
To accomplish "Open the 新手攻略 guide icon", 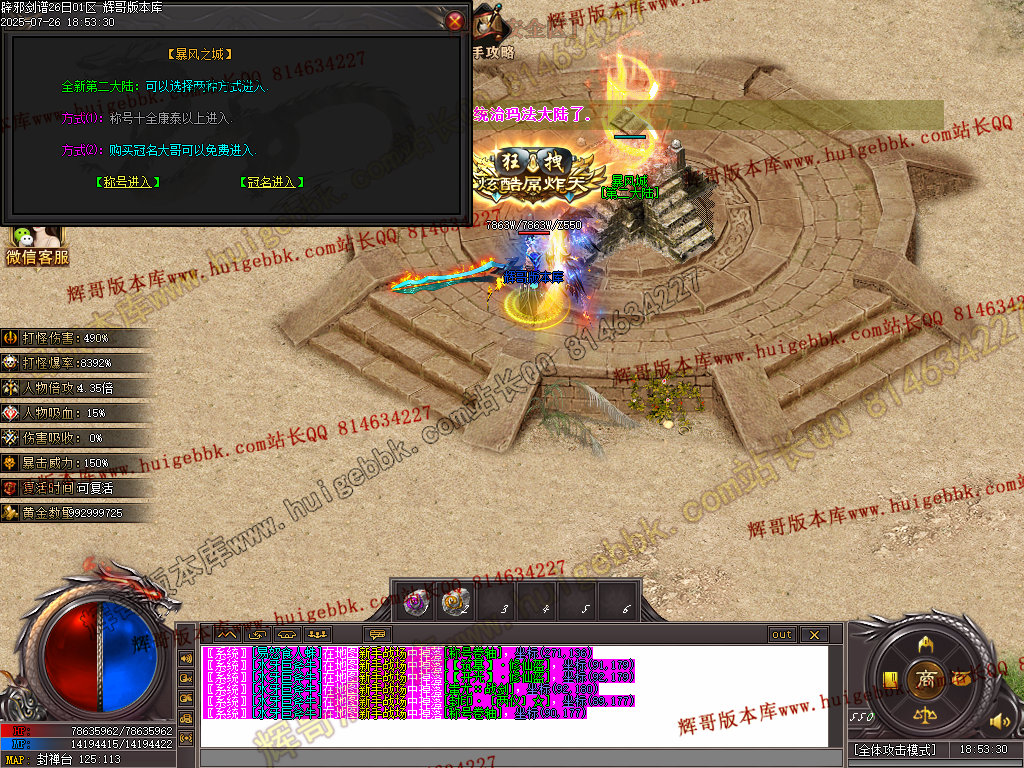I will (x=490, y=30).
